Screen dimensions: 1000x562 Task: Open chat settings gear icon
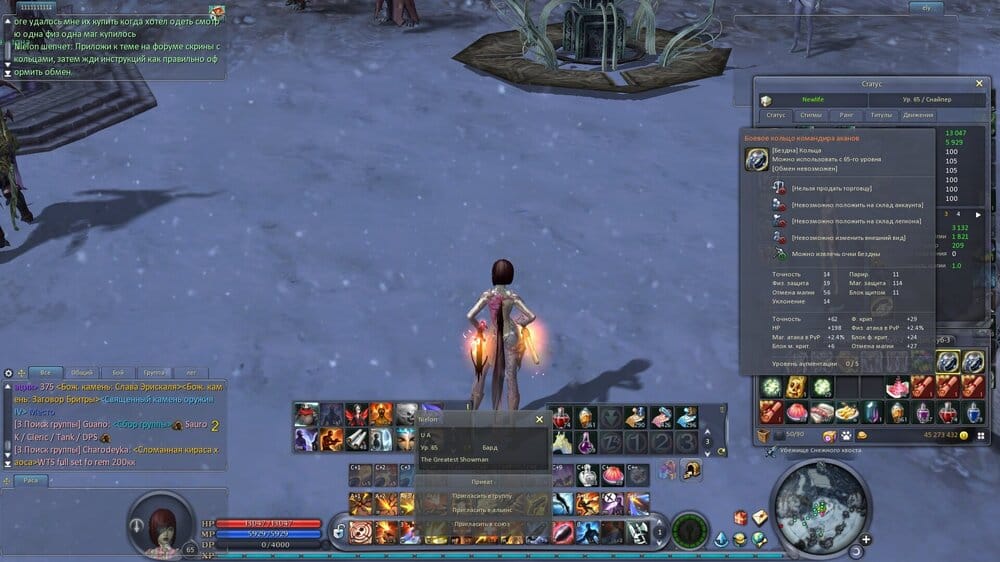click(9, 373)
